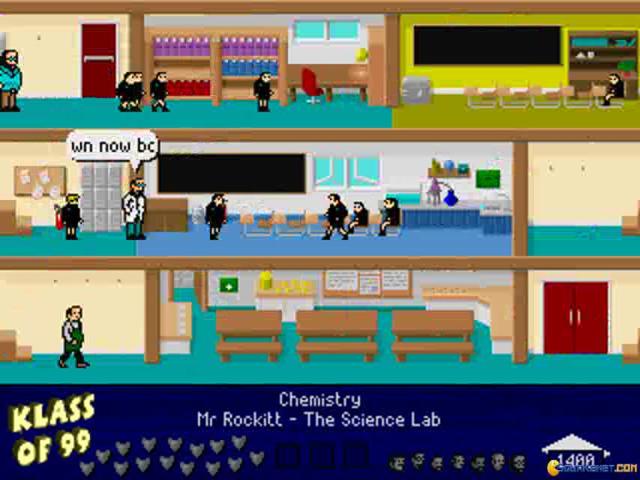This screenshot has width=640, height=480.
Task: Click the Klass of 99 logo
Action: pyautogui.click(x=52, y=430)
